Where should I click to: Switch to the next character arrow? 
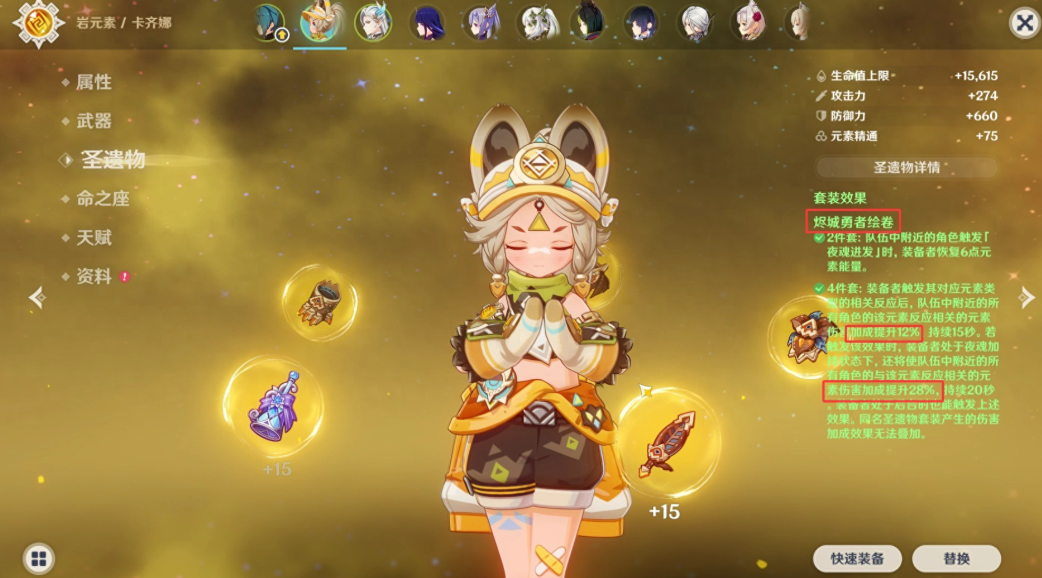pyautogui.click(x=1026, y=296)
